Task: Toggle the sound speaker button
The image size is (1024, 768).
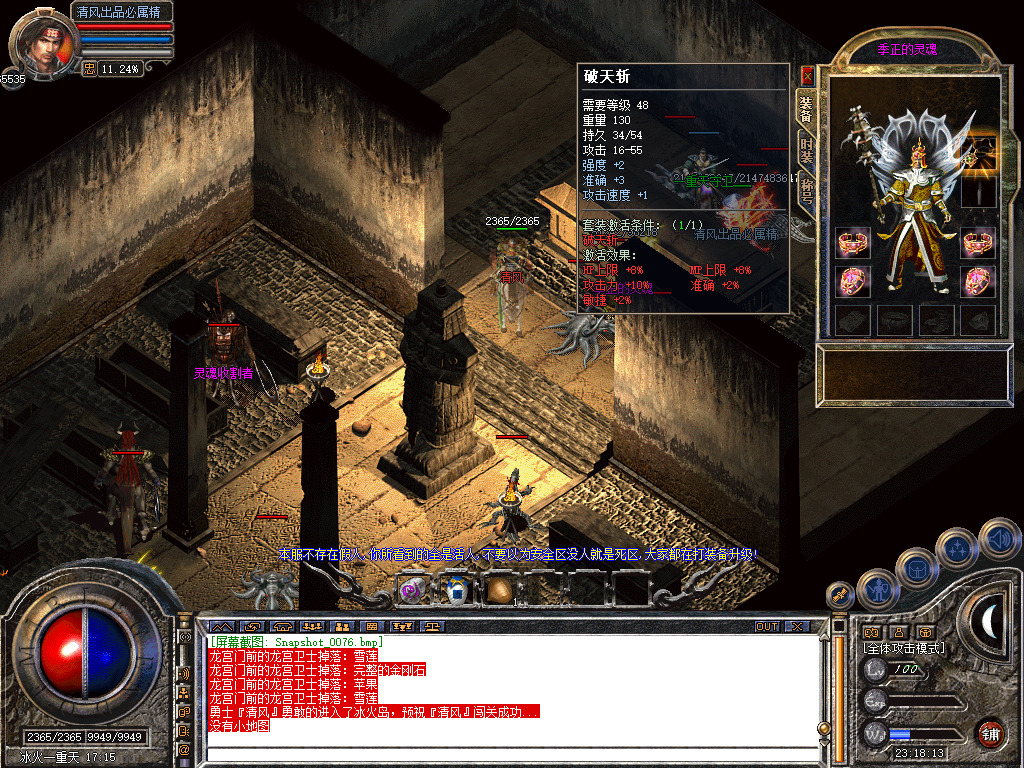Action: tap(999, 539)
